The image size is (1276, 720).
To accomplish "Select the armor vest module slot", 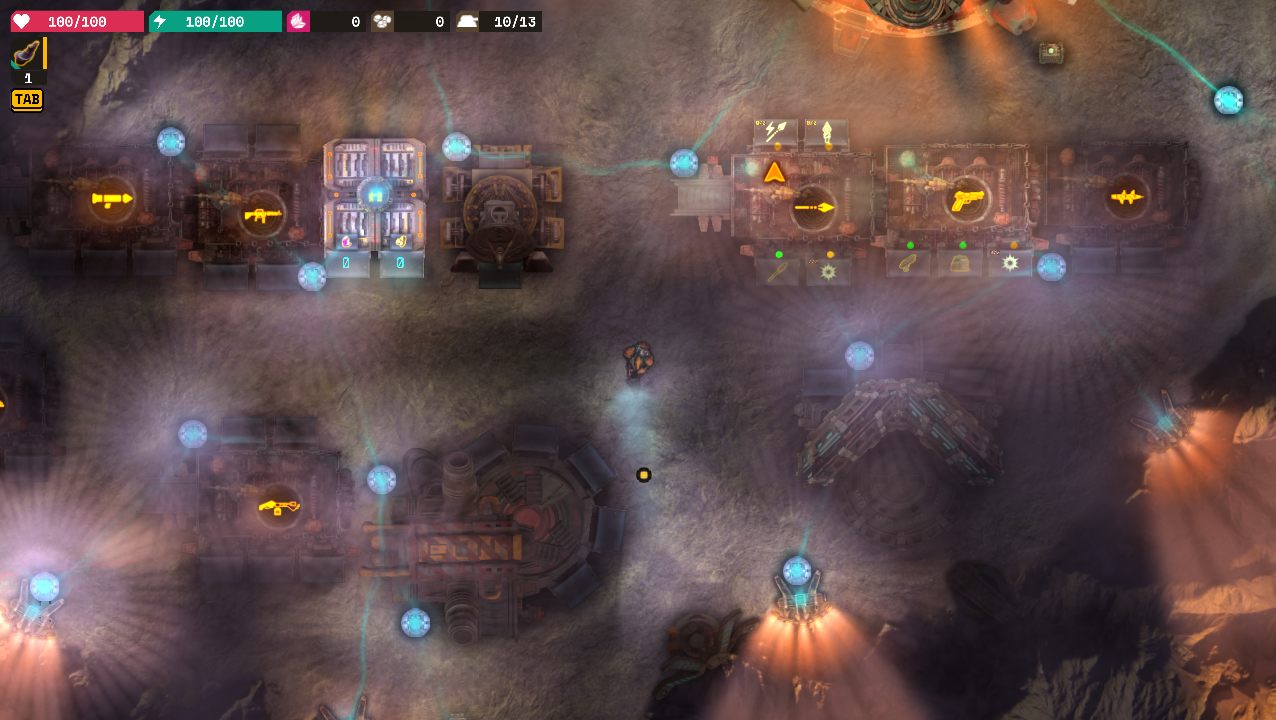I will pos(960,263).
